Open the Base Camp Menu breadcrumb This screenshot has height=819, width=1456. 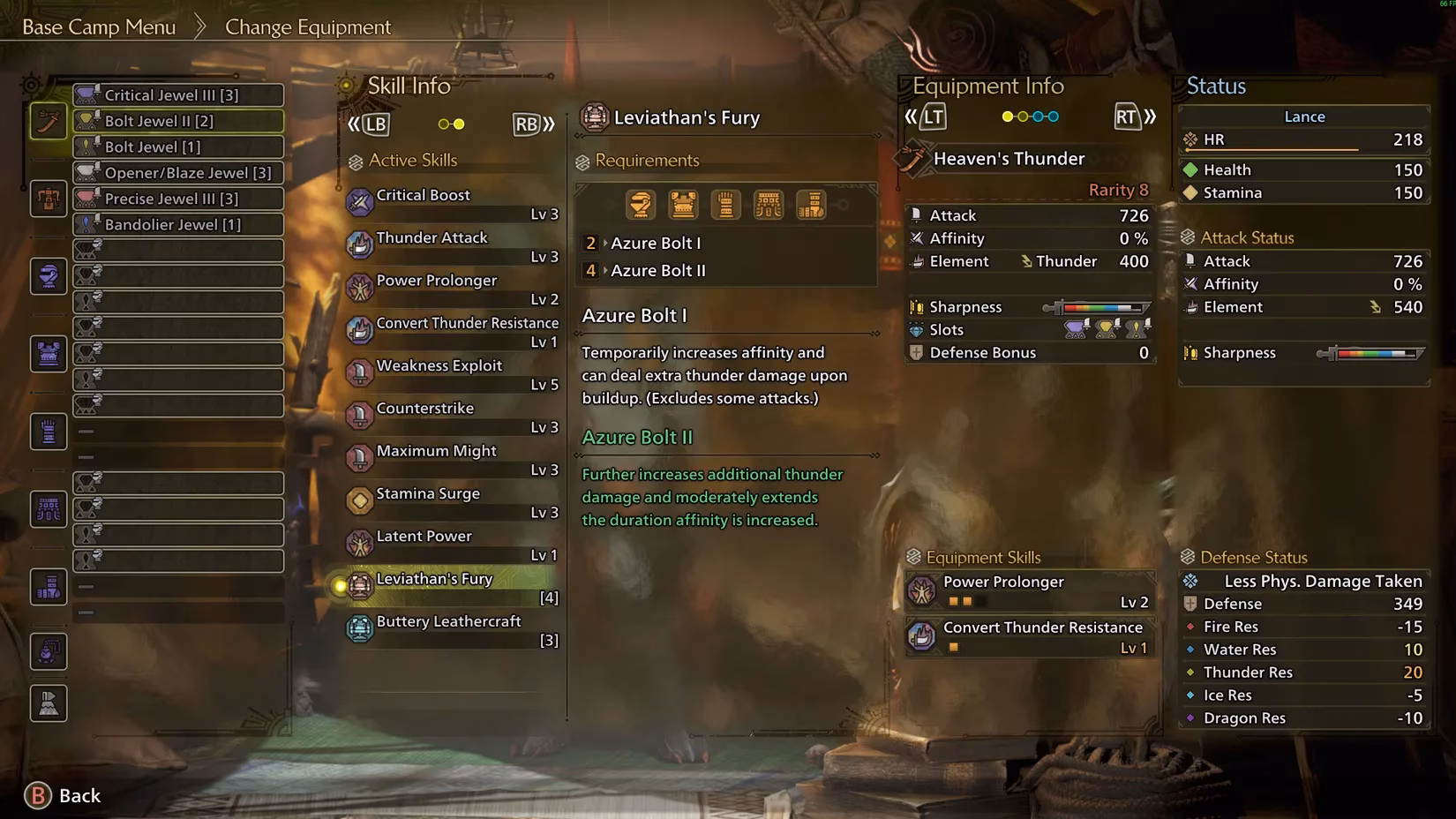tap(98, 26)
